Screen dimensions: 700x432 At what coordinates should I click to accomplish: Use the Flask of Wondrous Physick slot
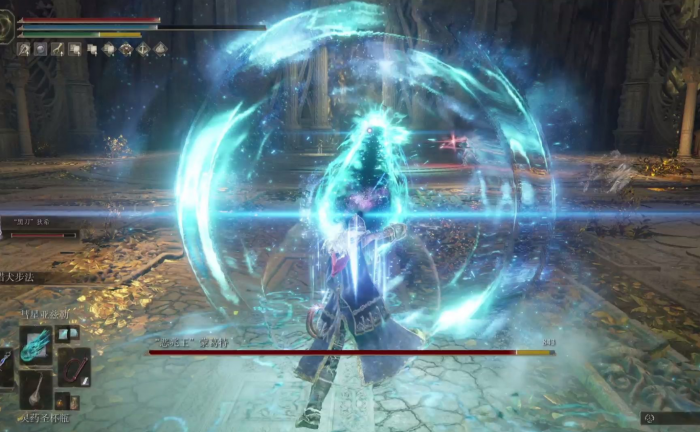click(37, 391)
